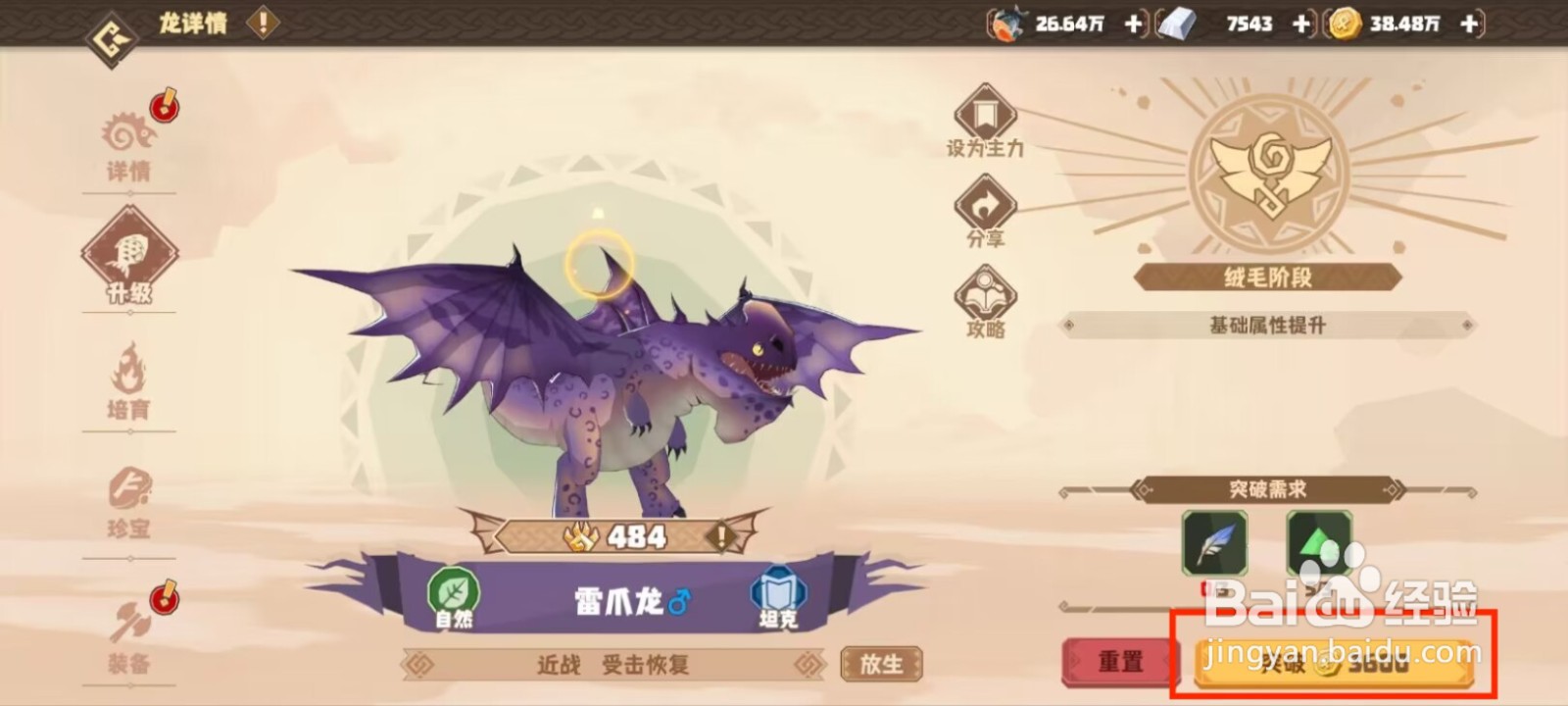Image resolution: width=1568 pixels, height=706 pixels.
Task: Tap the 放生 release button
Action: coord(881,665)
